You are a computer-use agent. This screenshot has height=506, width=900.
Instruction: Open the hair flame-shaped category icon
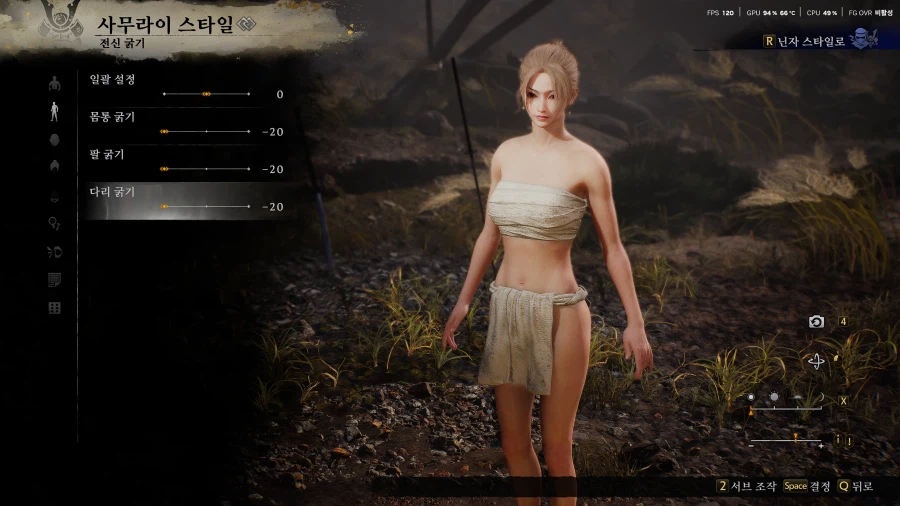pos(54,167)
